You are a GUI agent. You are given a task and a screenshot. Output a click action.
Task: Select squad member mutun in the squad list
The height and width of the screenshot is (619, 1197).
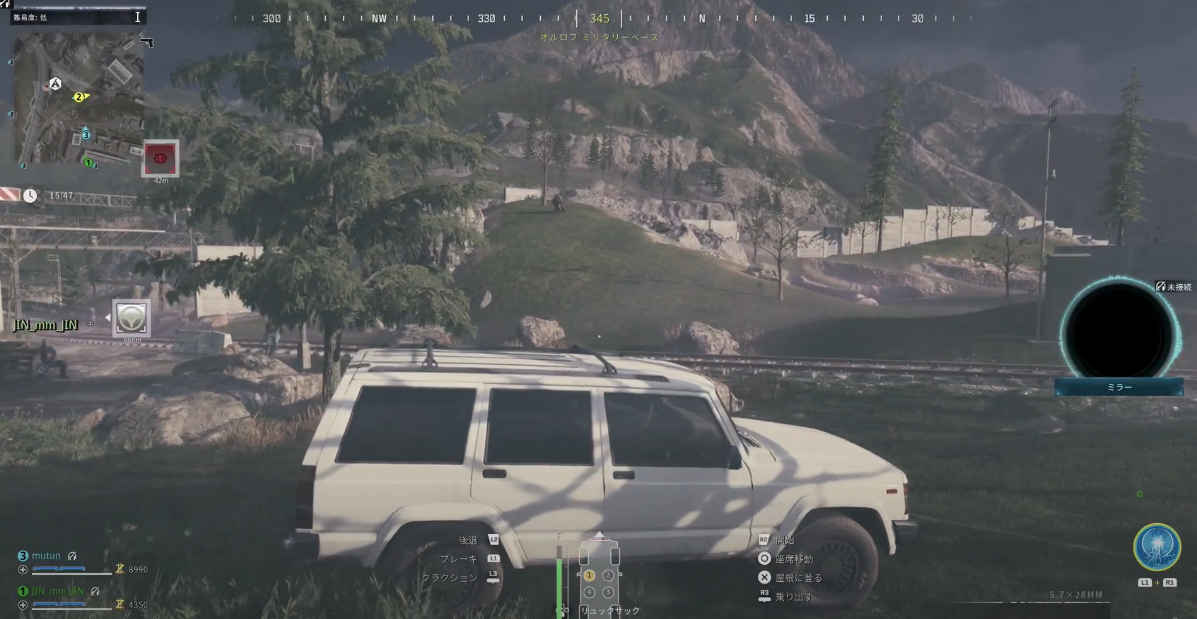(x=46, y=555)
